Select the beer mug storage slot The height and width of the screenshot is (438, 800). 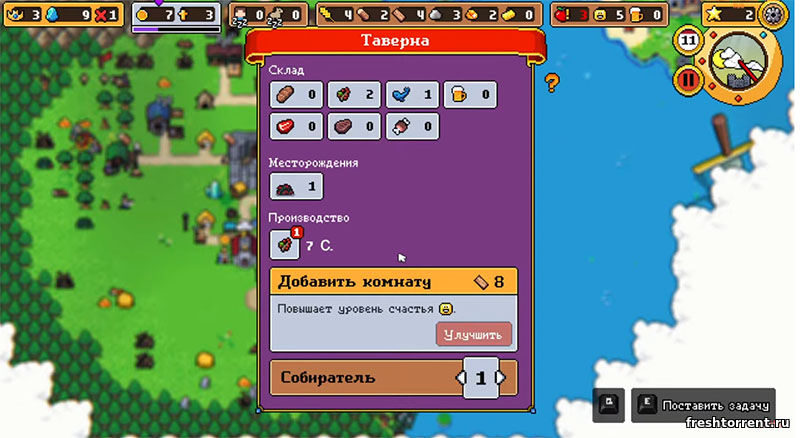pos(470,95)
